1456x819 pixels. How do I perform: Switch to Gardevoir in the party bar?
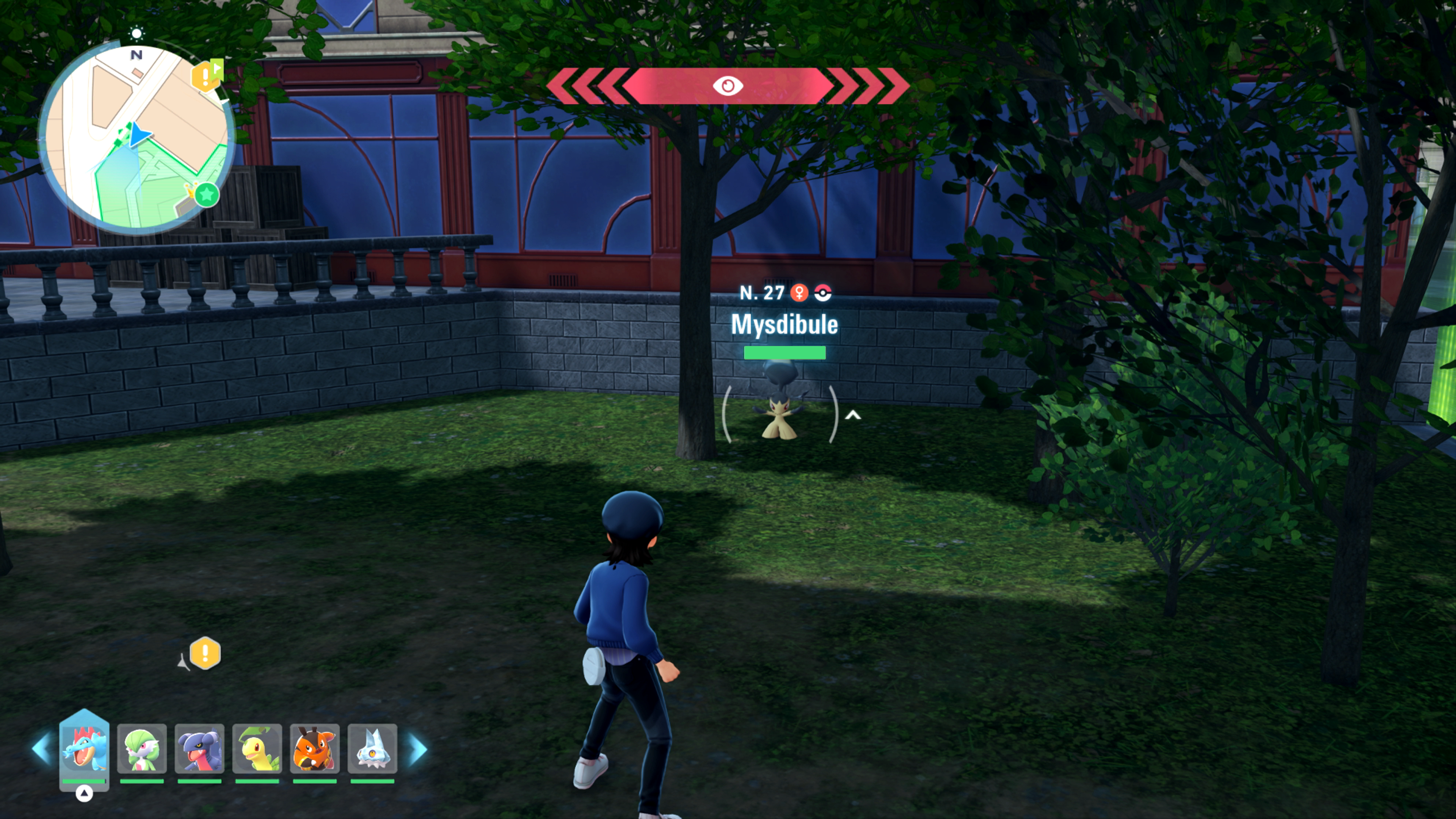pyautogui.click(x=142, y=749)
